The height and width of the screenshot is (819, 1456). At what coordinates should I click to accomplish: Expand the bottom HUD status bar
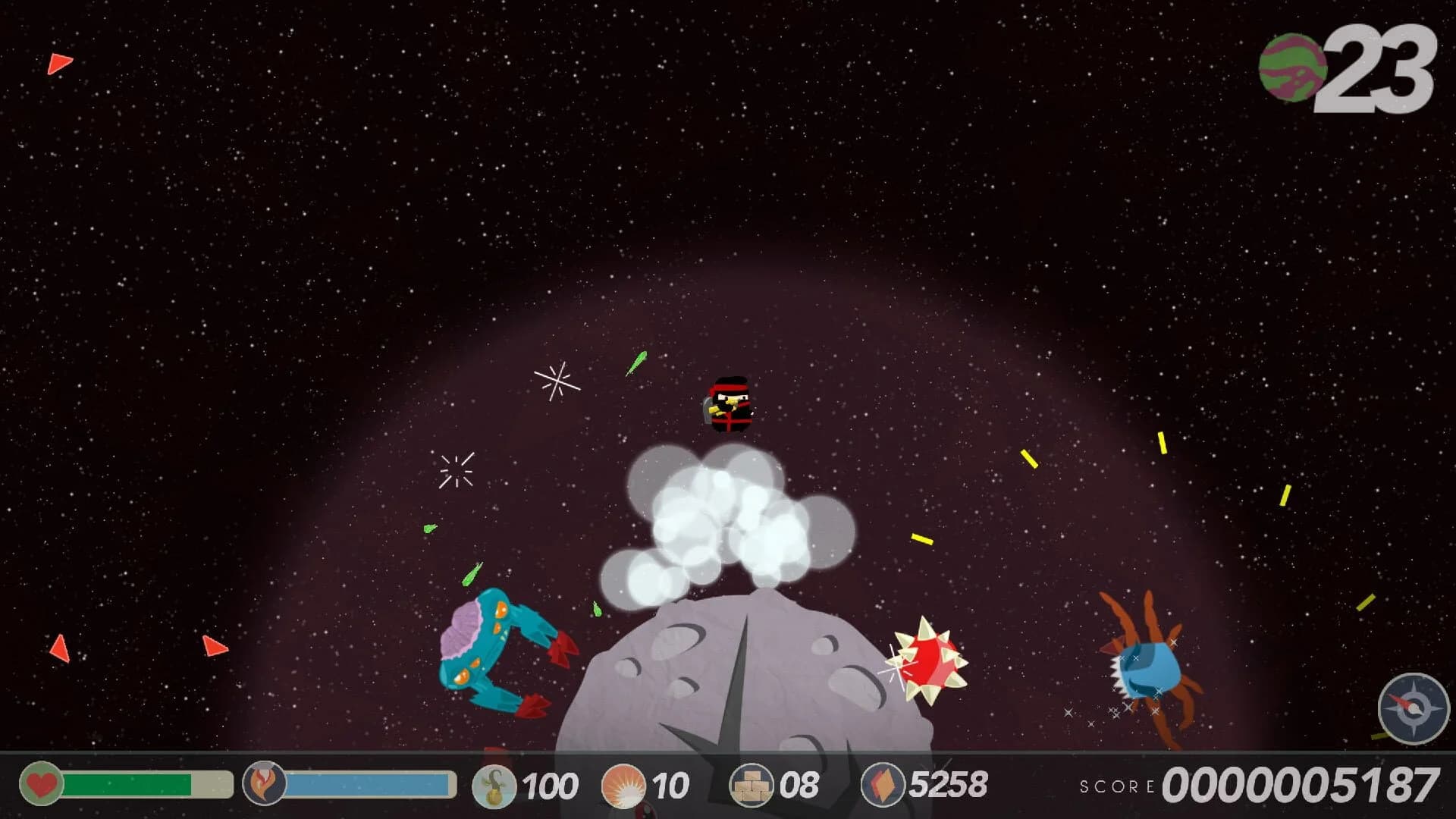[728, 785]
